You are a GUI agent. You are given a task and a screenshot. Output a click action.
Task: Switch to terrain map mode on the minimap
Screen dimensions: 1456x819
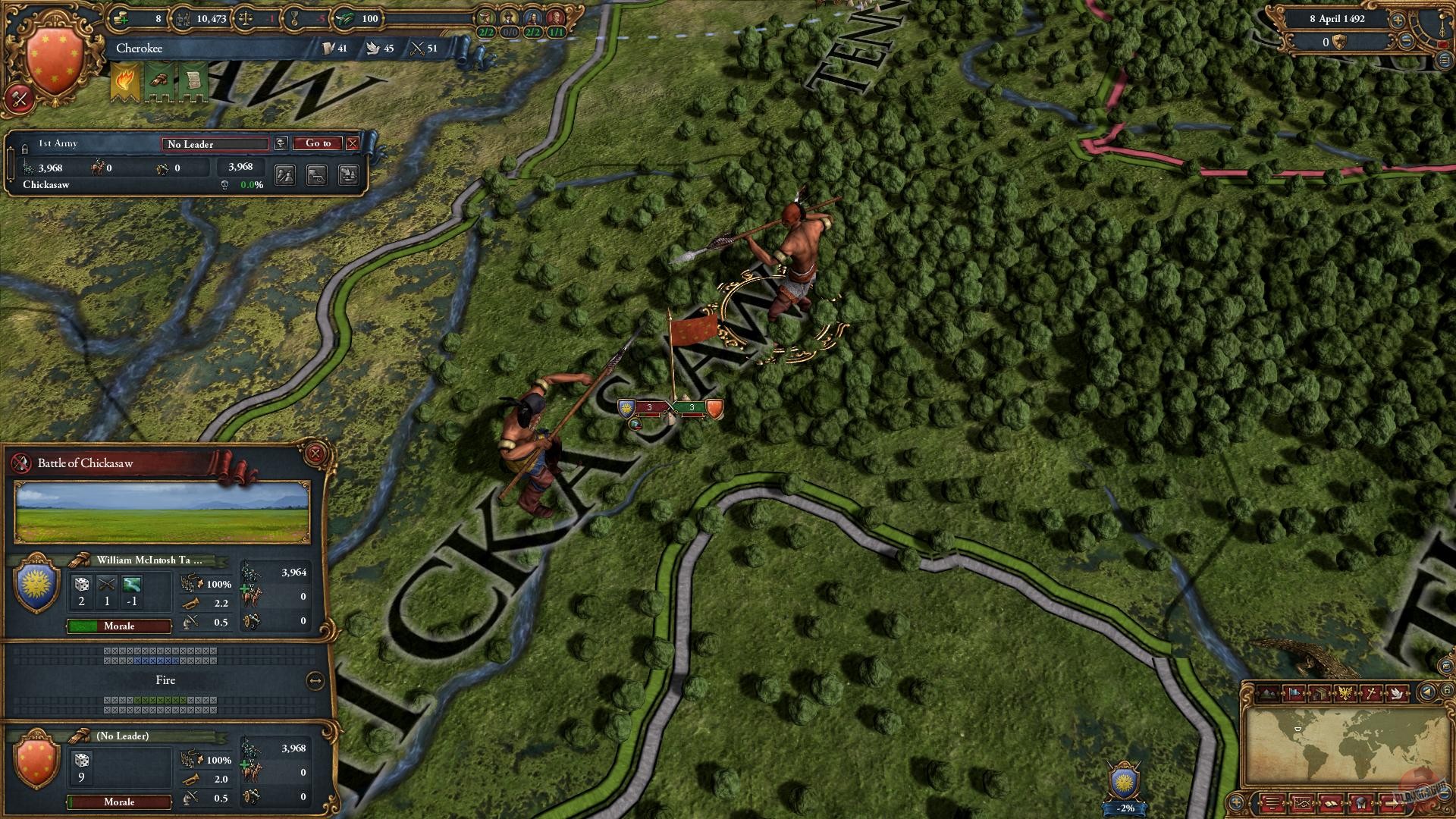click(x=1268, y=692)
